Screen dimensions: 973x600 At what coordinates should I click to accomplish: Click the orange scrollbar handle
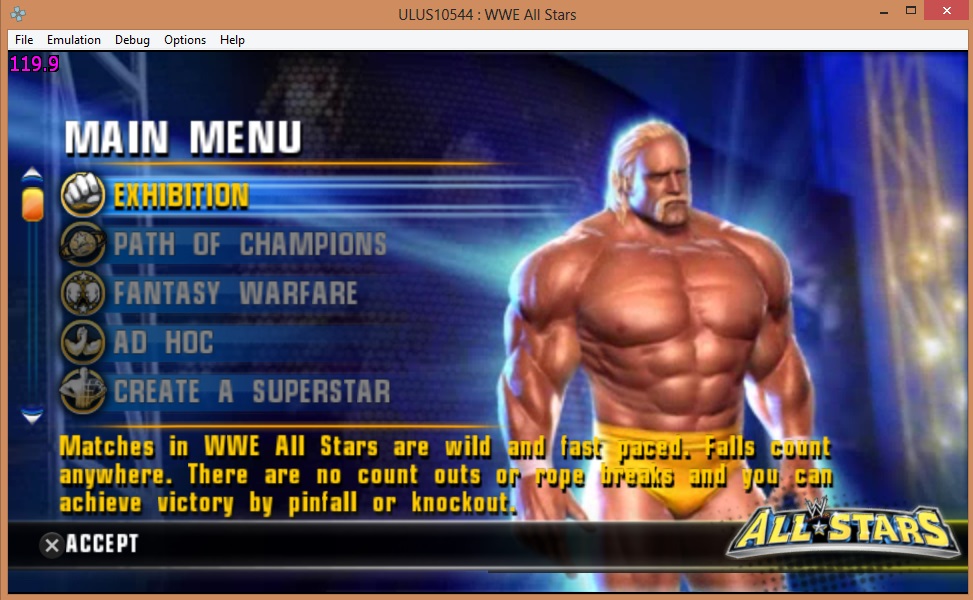tap(33, 201)
